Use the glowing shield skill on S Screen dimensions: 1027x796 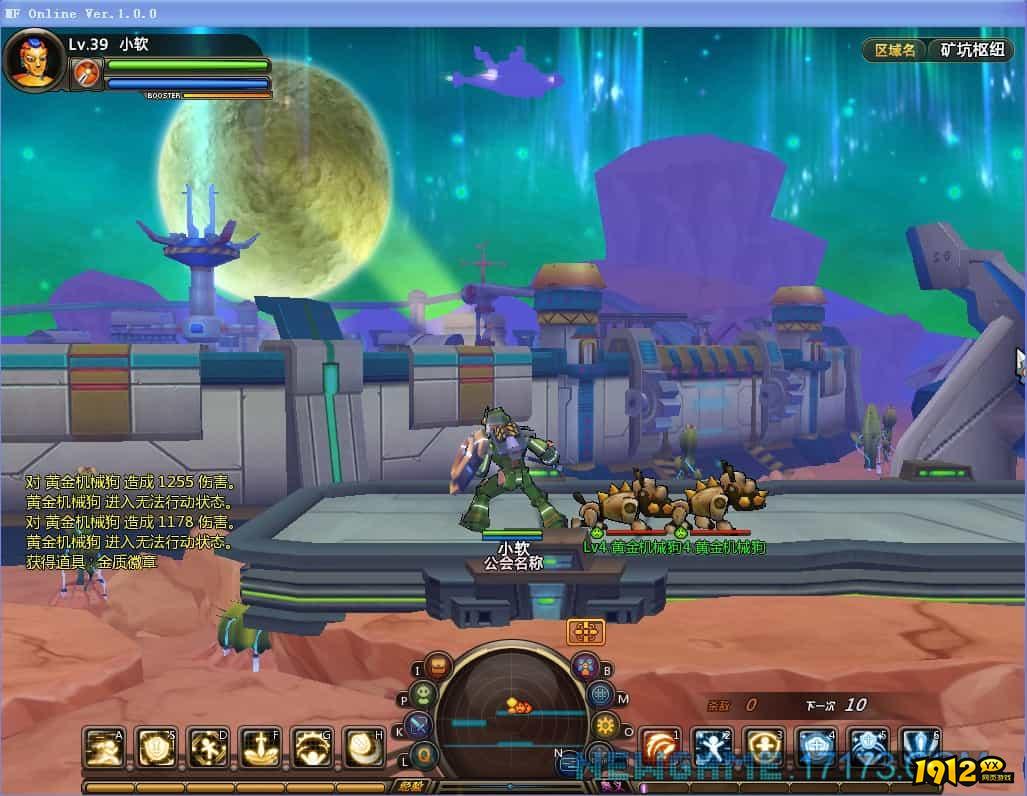(x=156, y=747)
